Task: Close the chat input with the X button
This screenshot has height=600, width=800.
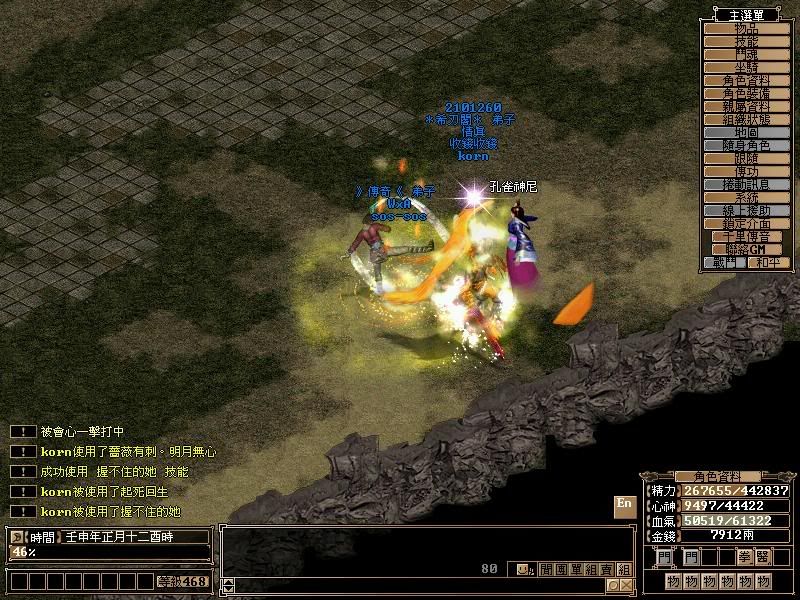Action: point(626,586)
